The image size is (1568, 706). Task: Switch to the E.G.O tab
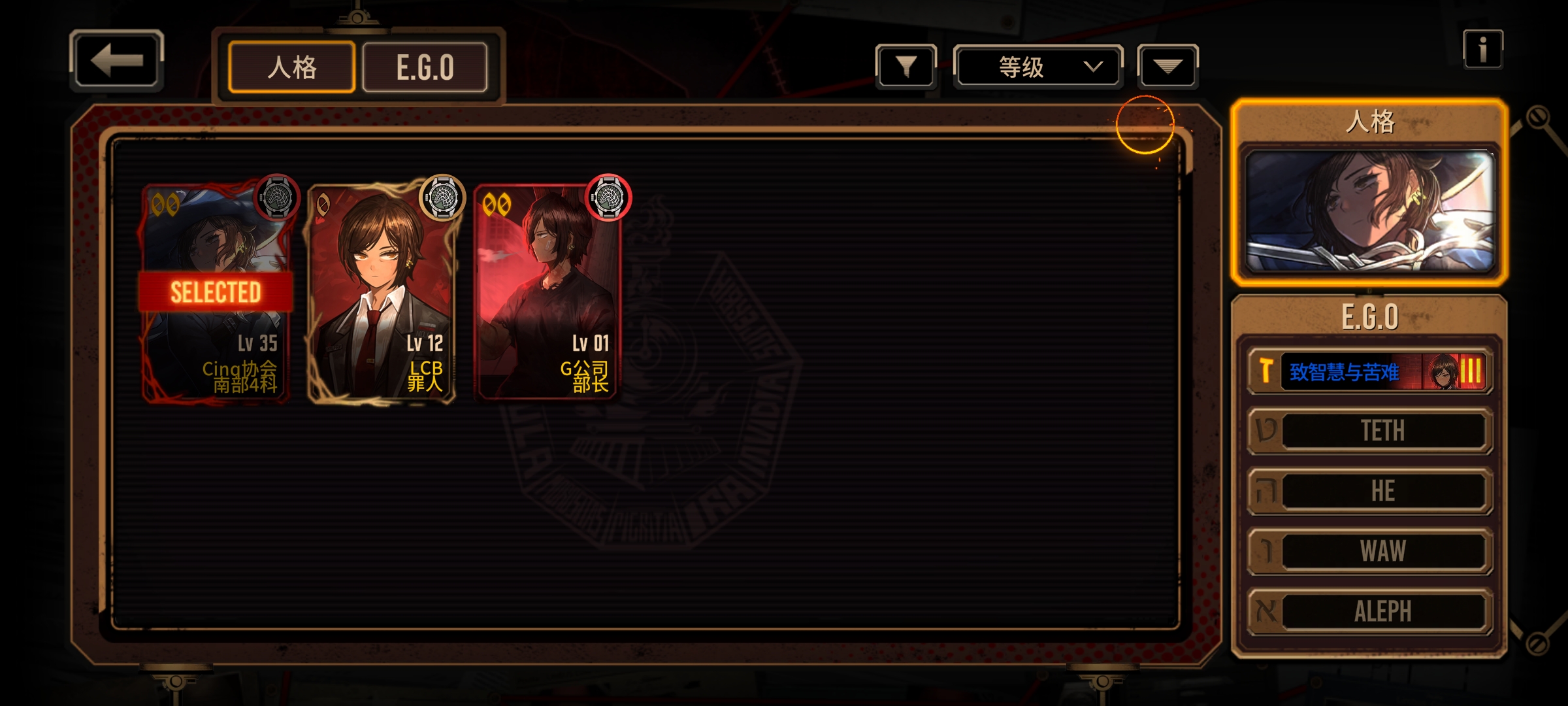click(425, 67)
